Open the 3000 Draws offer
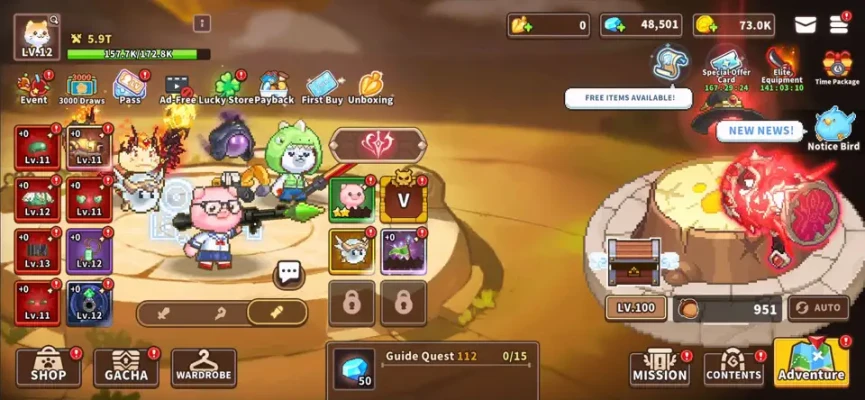 pos(83,88)
